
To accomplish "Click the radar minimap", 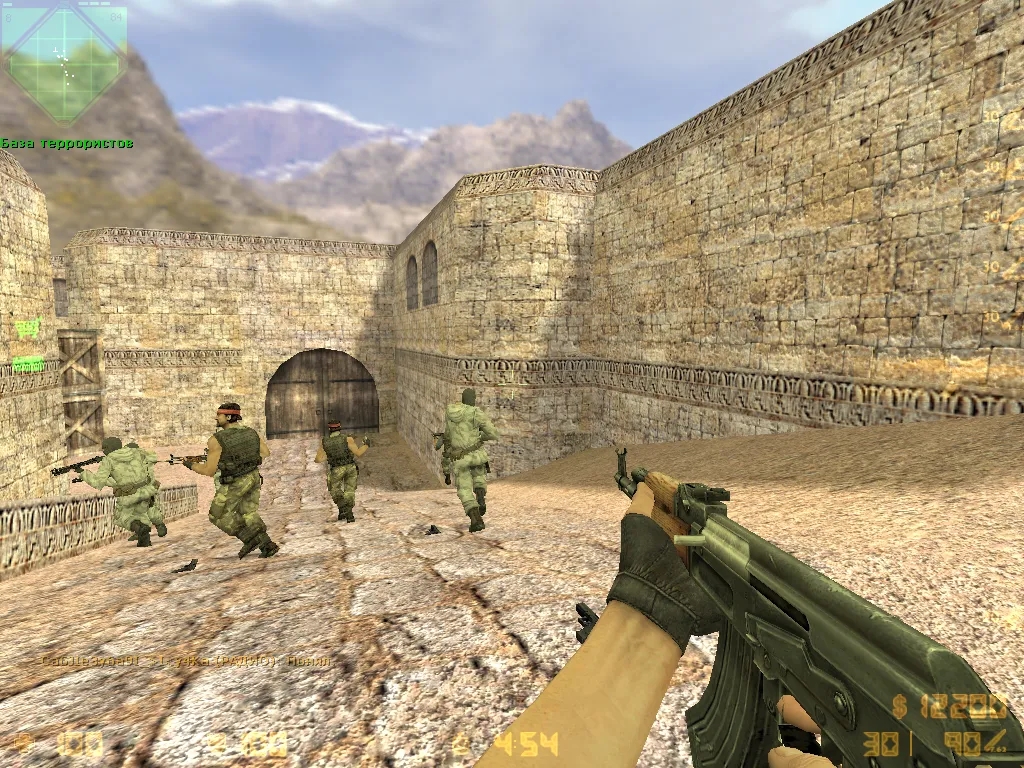I will [x=64, y=64].
